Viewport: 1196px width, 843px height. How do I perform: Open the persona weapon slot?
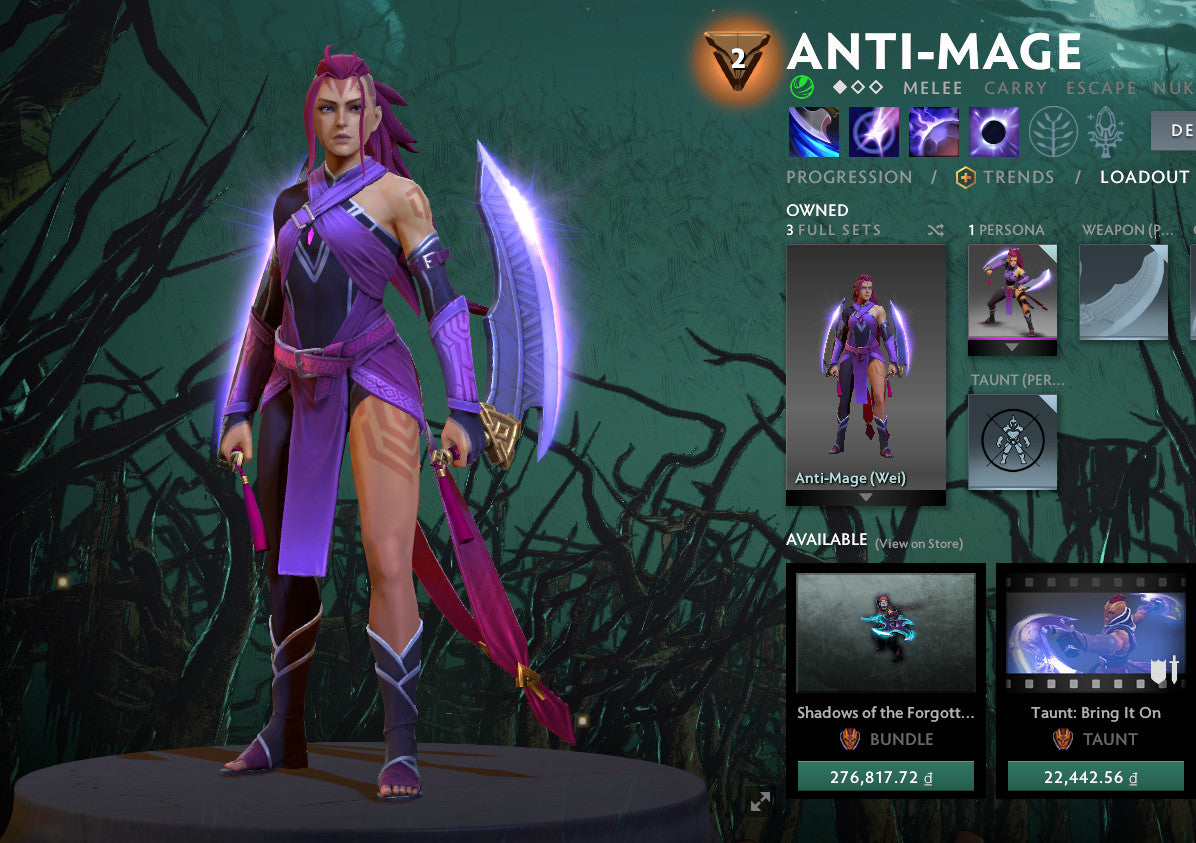tap(1124, 292)
